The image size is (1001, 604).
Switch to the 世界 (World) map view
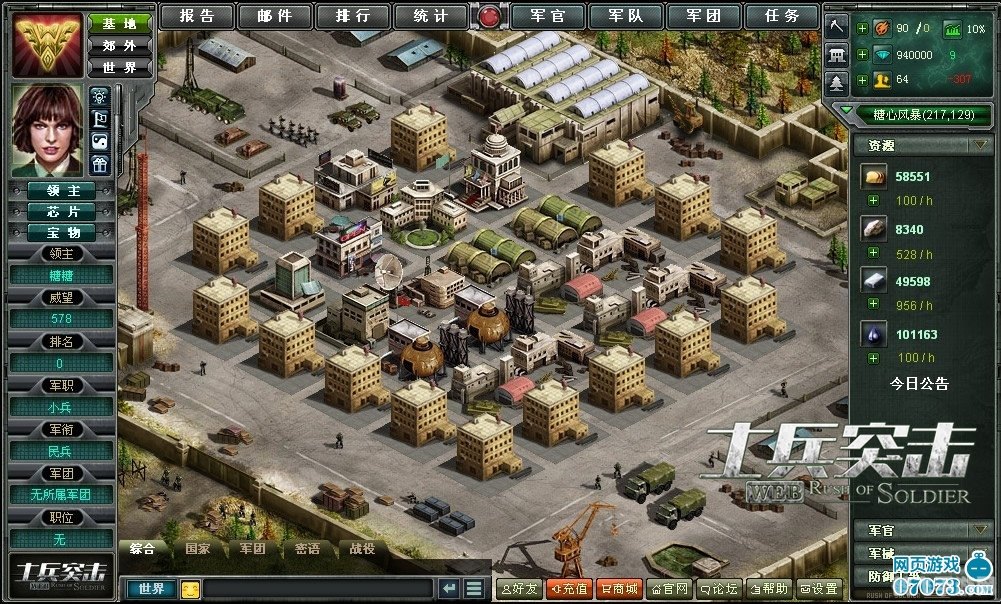120,68
